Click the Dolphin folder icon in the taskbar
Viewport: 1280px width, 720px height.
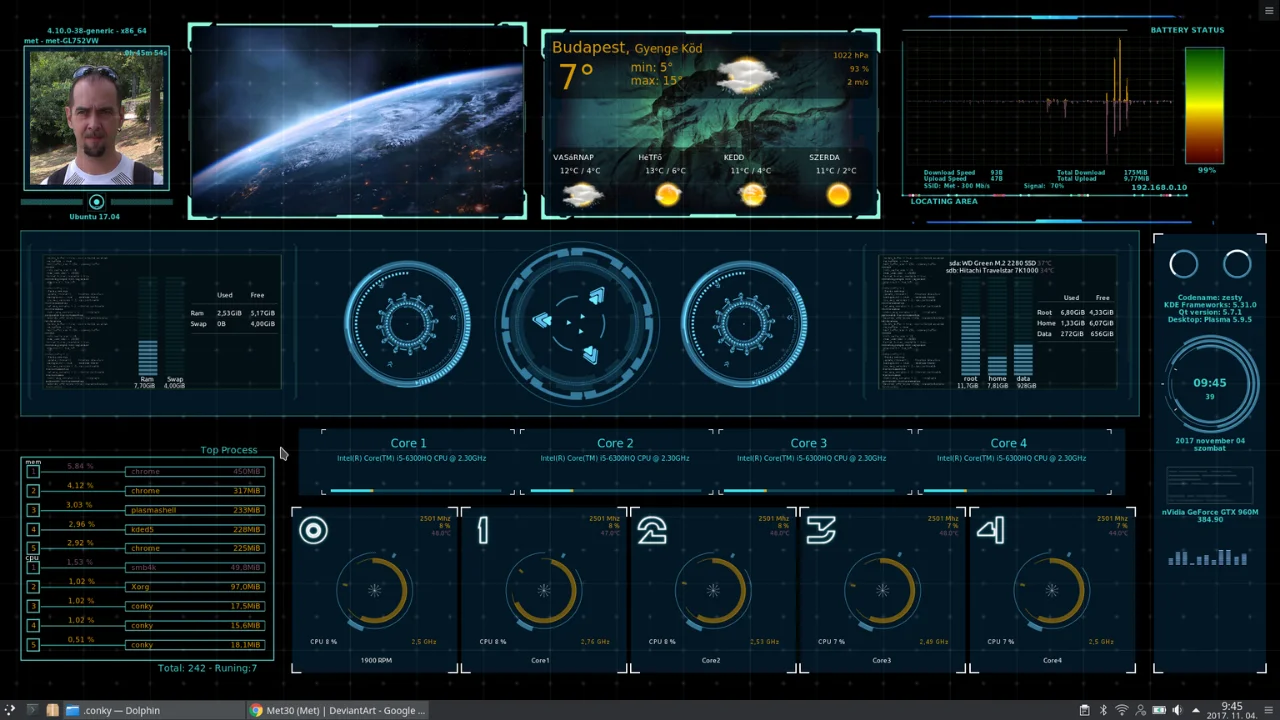tap(72, 710)
